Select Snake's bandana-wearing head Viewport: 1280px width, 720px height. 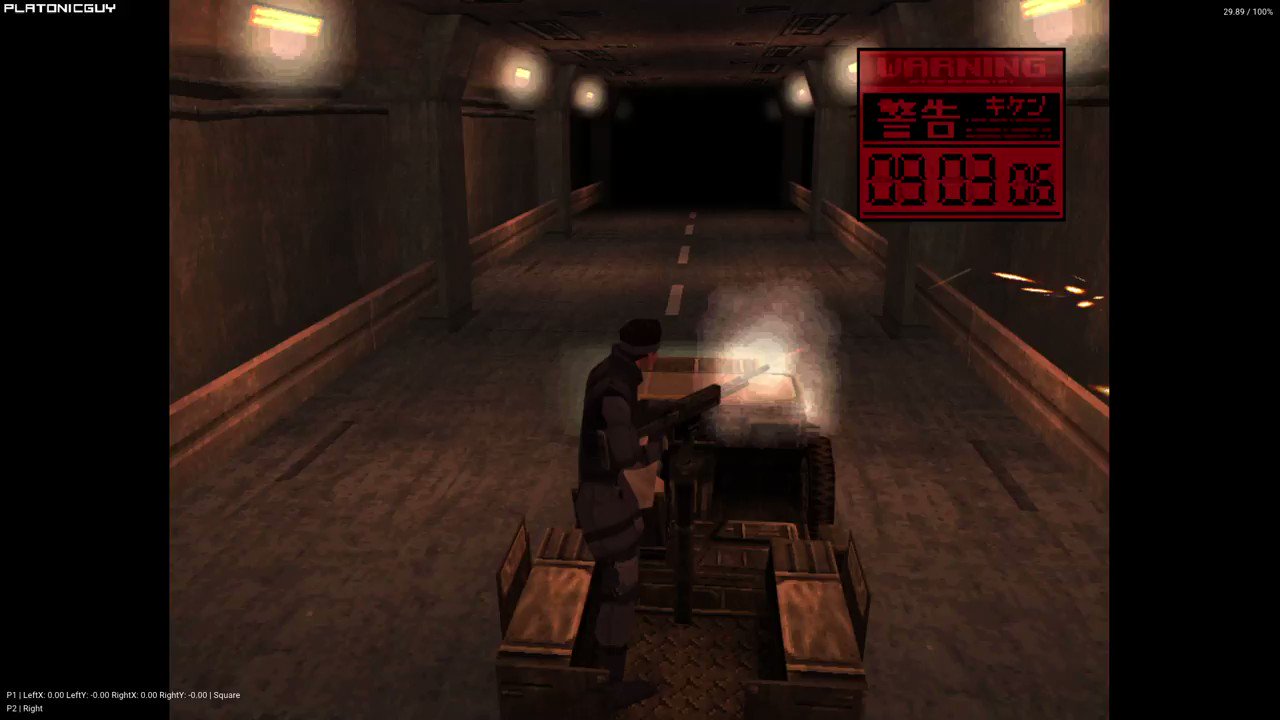[x=640, y=333]
